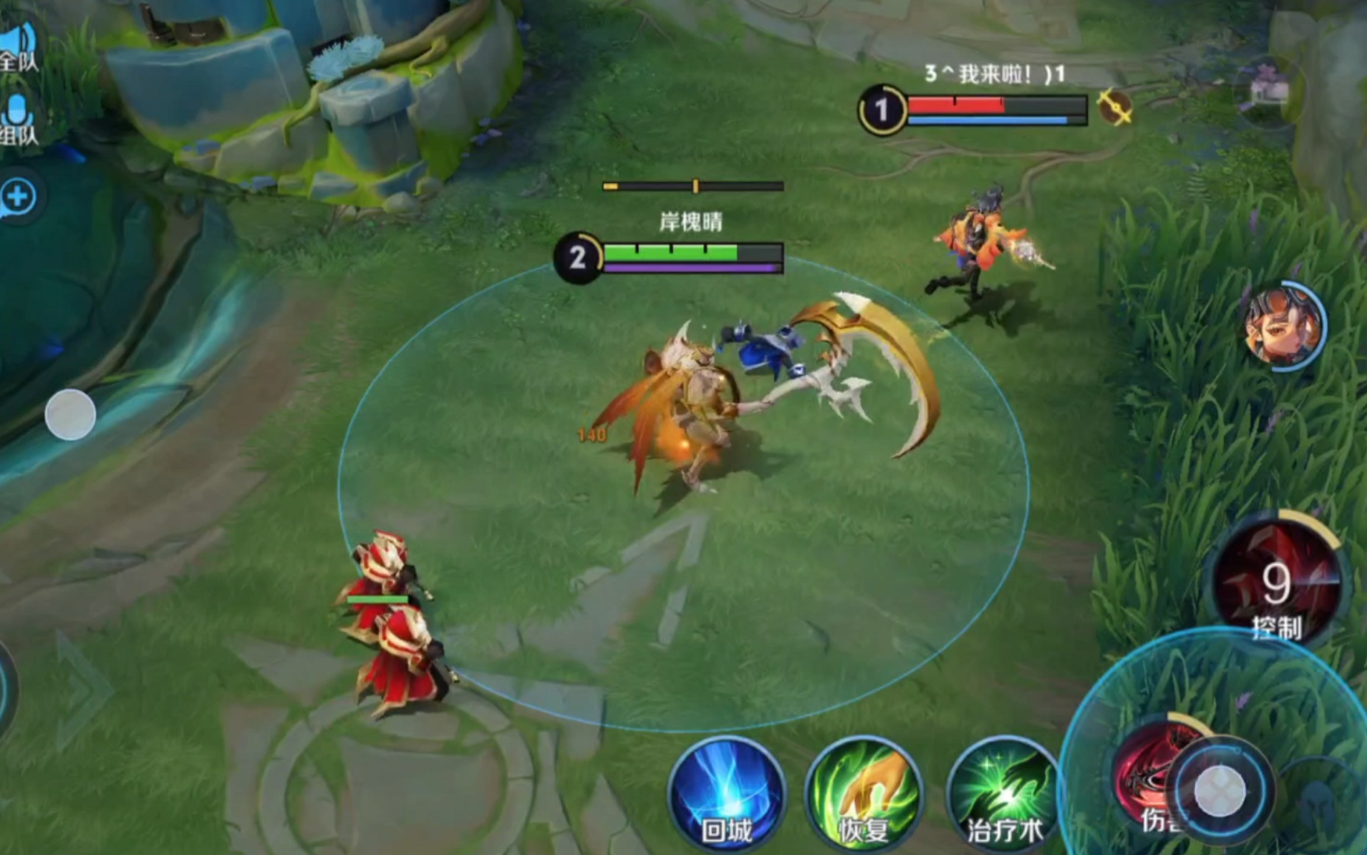Tap the faded purple icon in top corner

coord(1266,88)
